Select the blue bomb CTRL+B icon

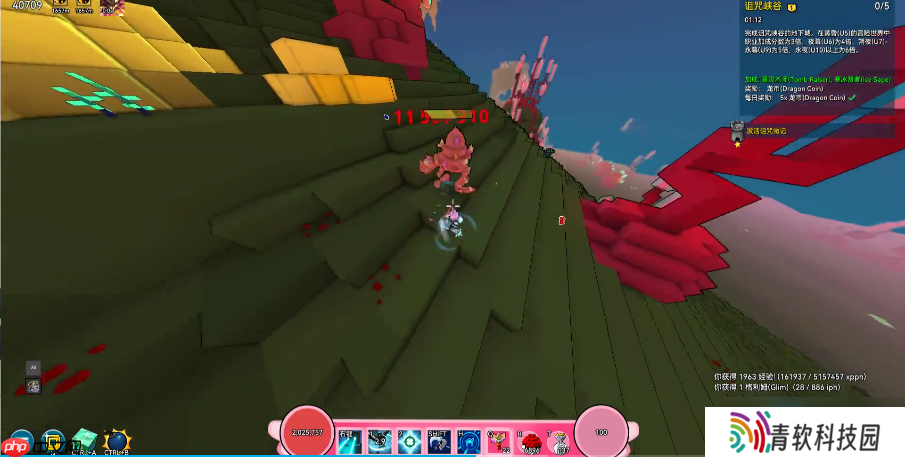click(x=116, y=441)
